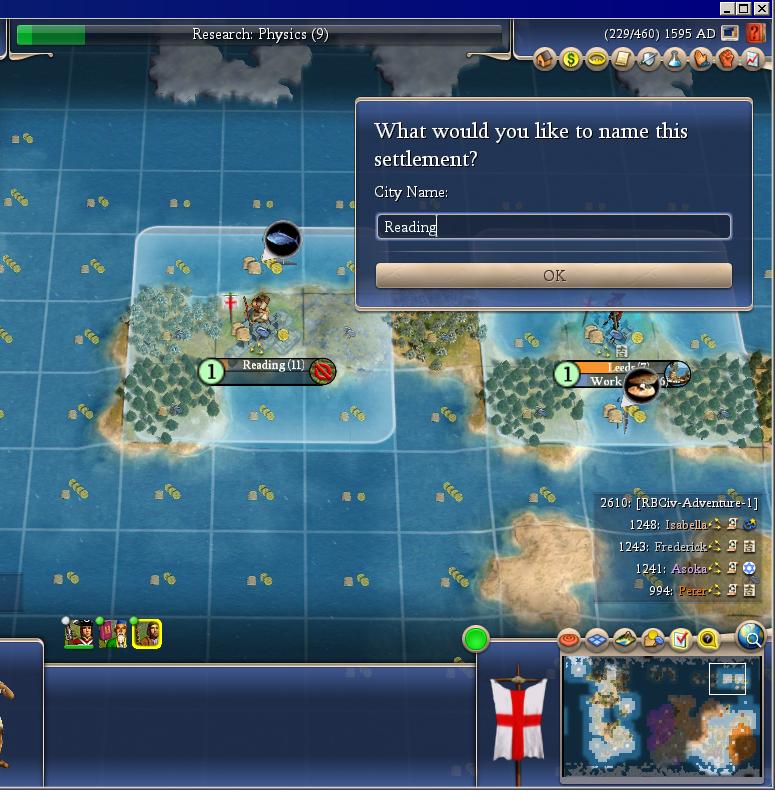
Task: Open the Financial Advisor dollar icon
Action: (x=571, y=60)
